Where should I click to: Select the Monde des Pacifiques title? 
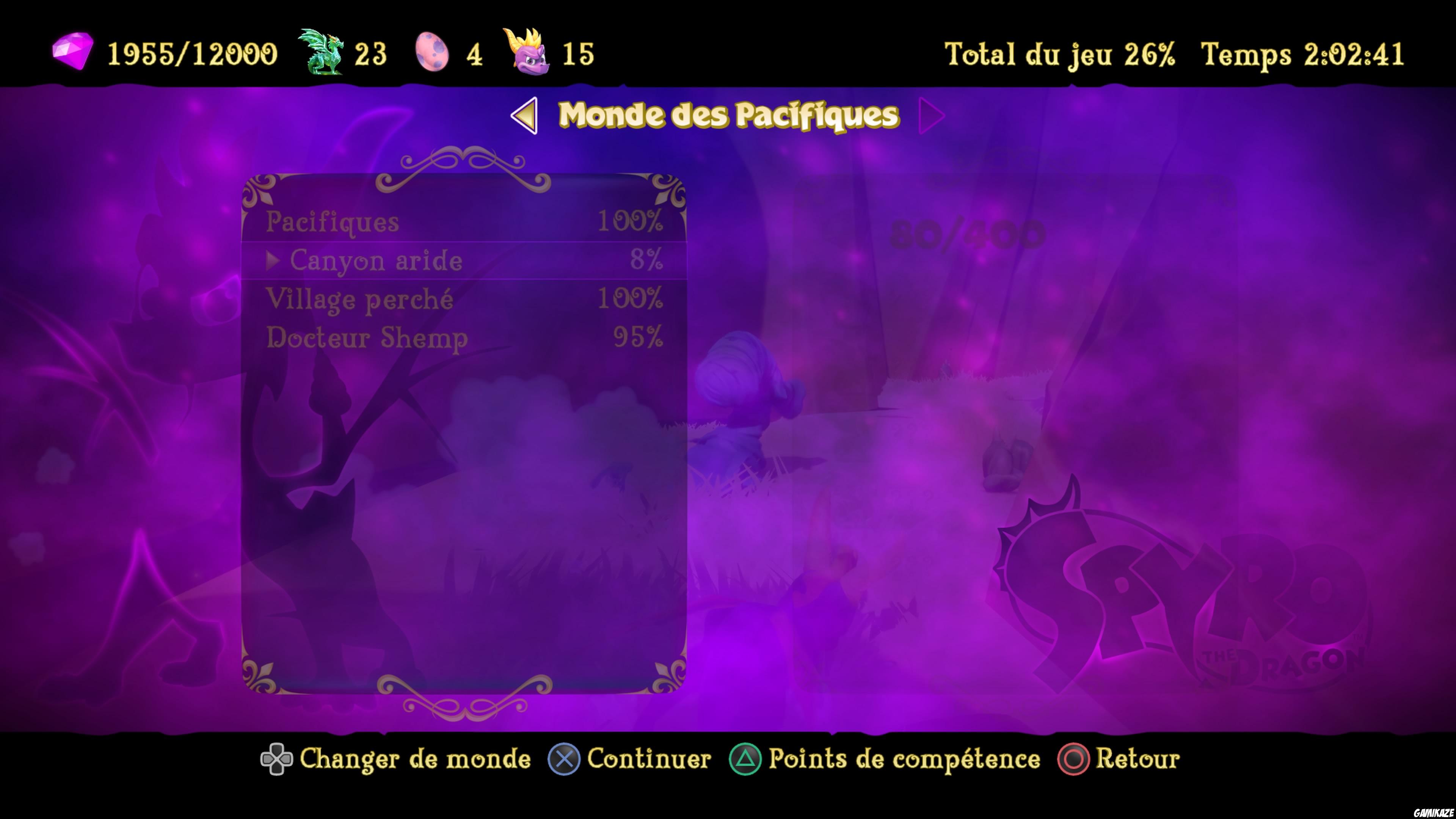click(726, 116)
